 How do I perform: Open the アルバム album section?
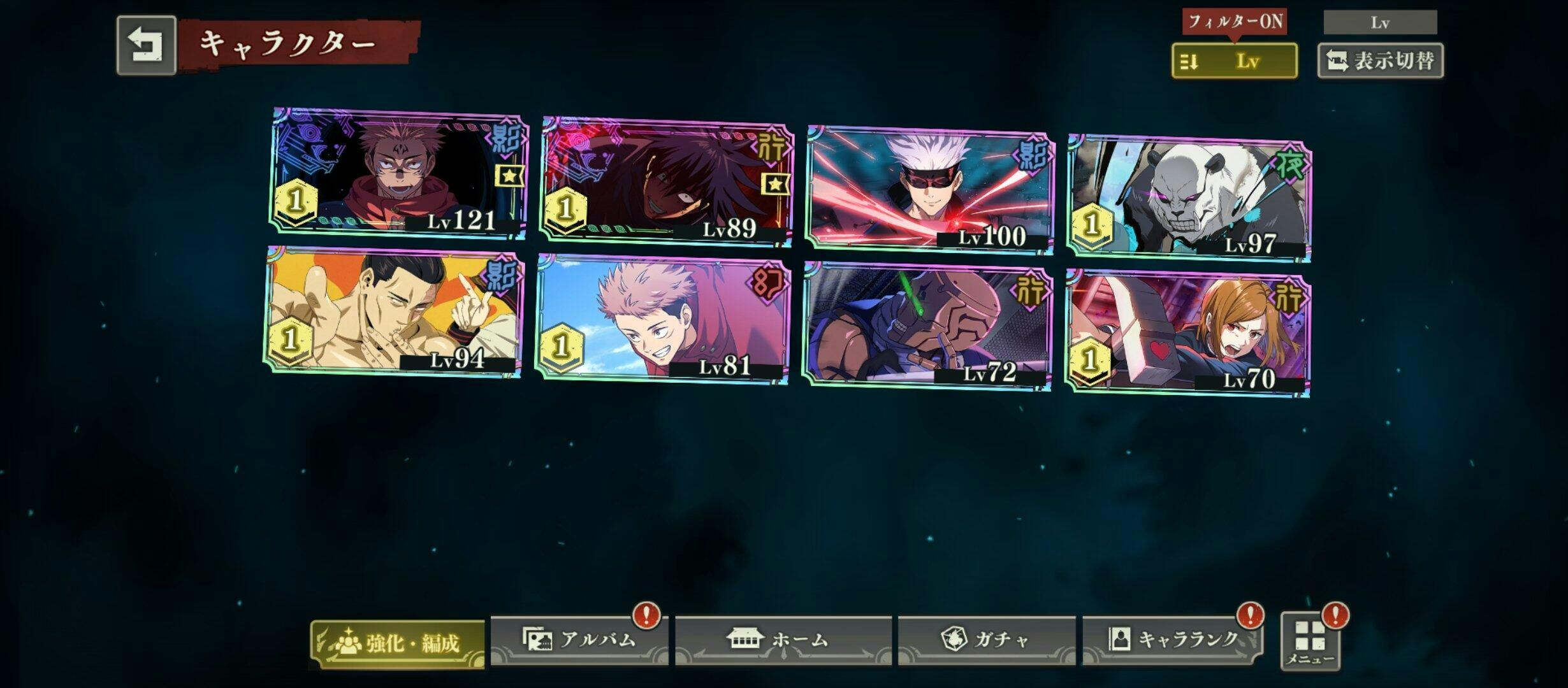point(579,640)
